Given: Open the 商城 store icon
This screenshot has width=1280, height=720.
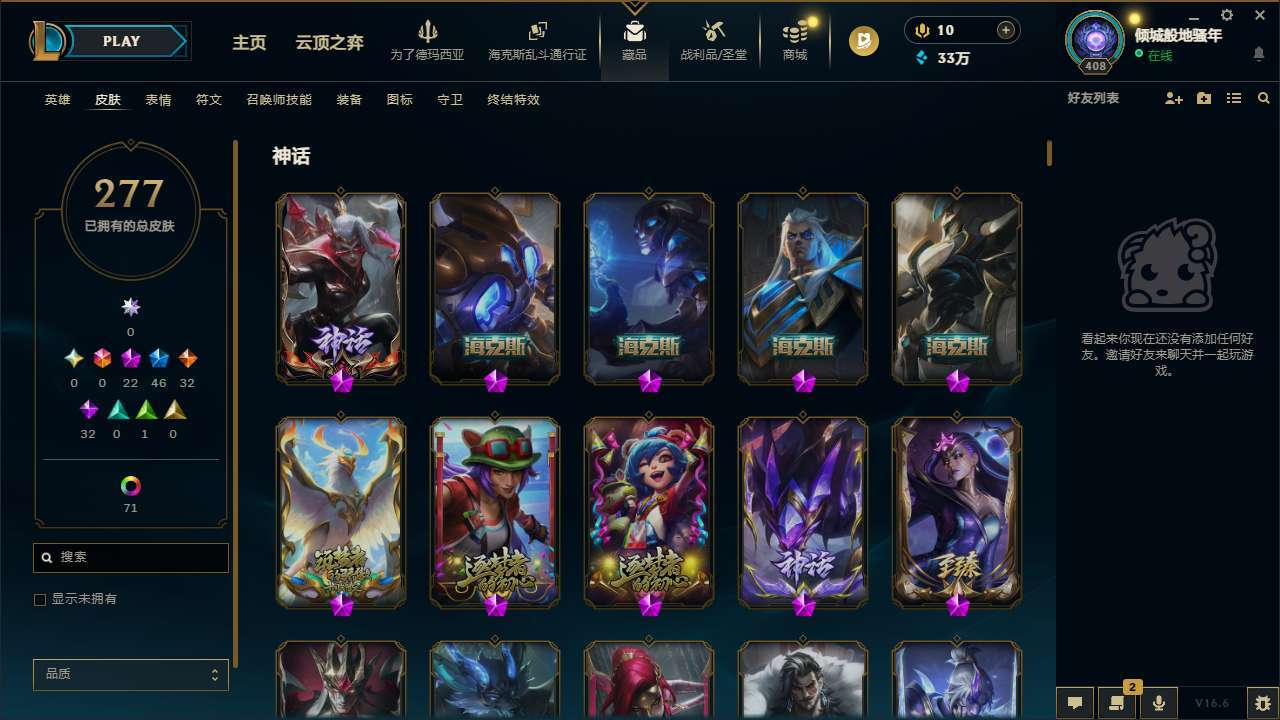Looking at the screenshot, I should 795,30.
